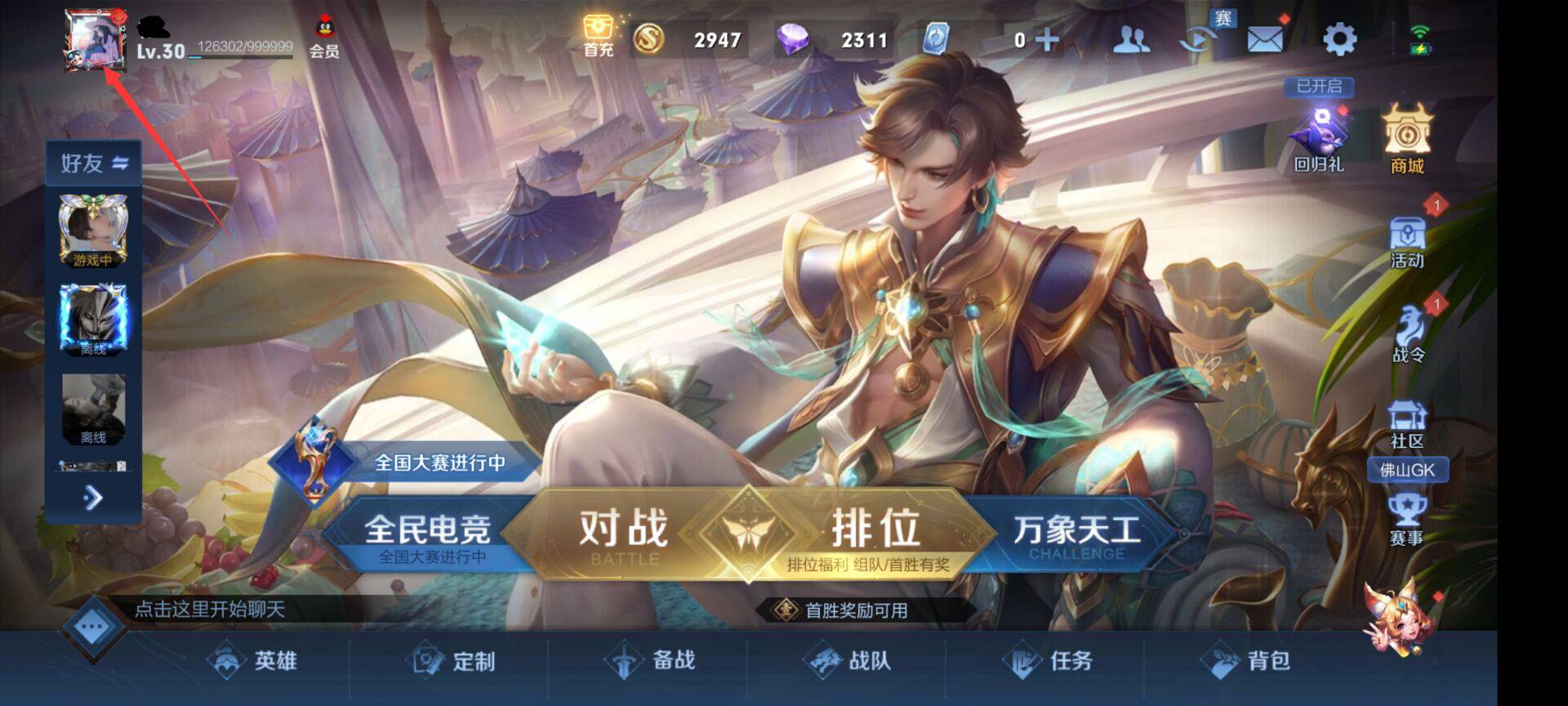Open the 商城 shop
1568x706 pixels.
1407,135
